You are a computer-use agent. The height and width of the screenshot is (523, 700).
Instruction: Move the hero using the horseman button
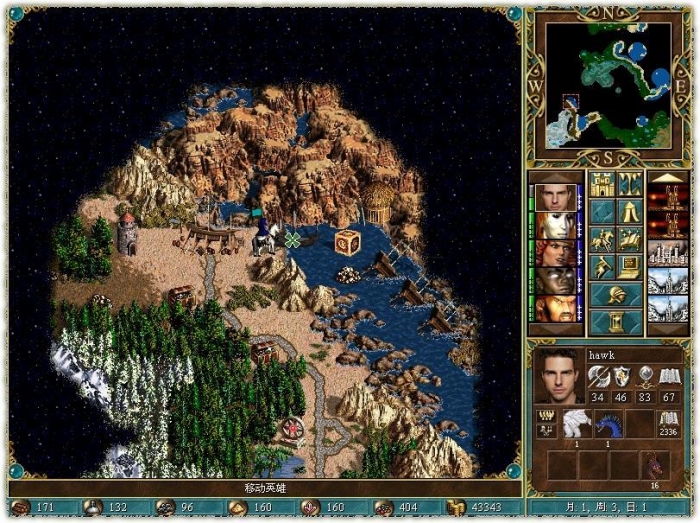pos(602,240)
